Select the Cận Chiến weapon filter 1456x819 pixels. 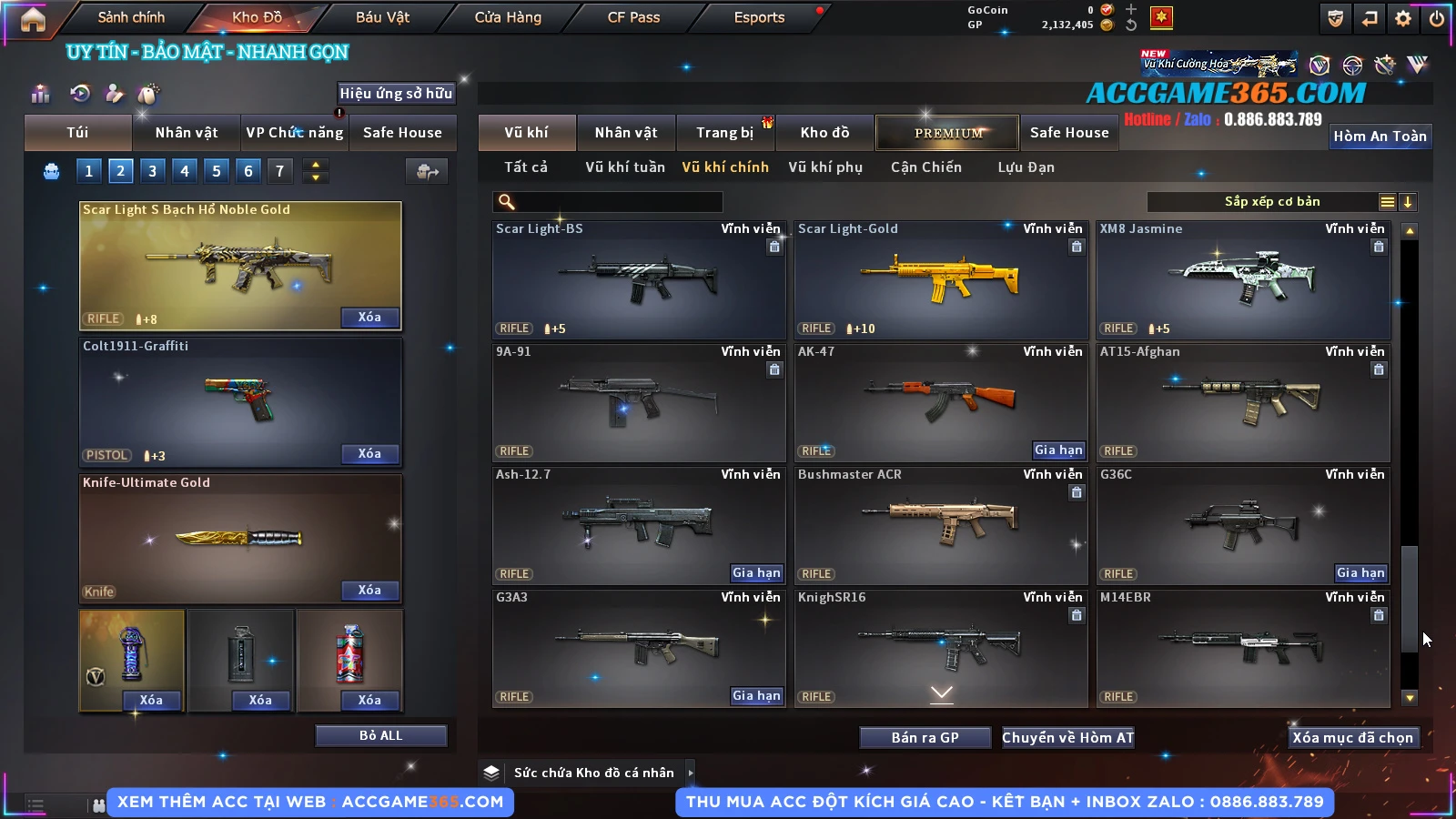click(925, 167)
